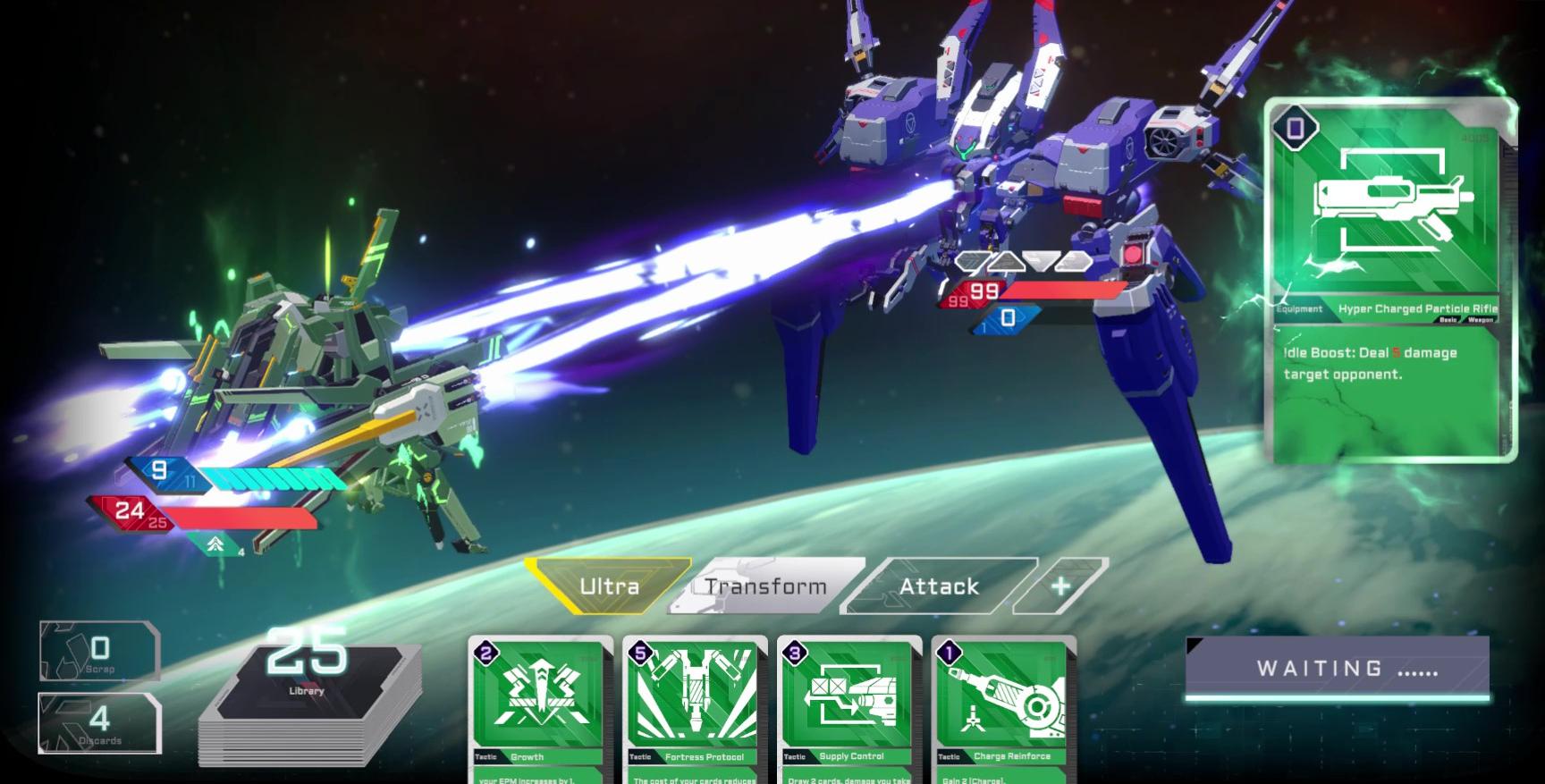The height and width of the screenshot is (784, 1545).
Task: Open the Library deck pile
Action: point(308,697)
